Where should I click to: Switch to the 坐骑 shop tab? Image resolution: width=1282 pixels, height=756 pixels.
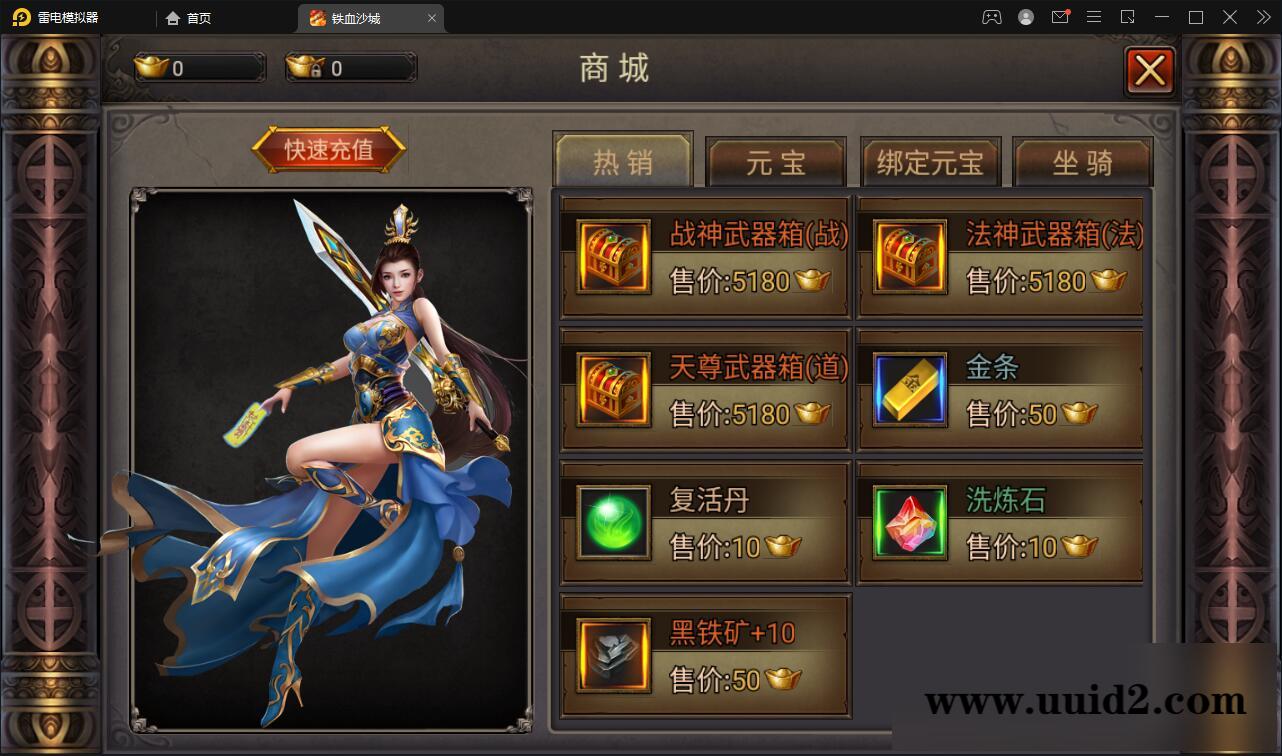(1083, 161)
